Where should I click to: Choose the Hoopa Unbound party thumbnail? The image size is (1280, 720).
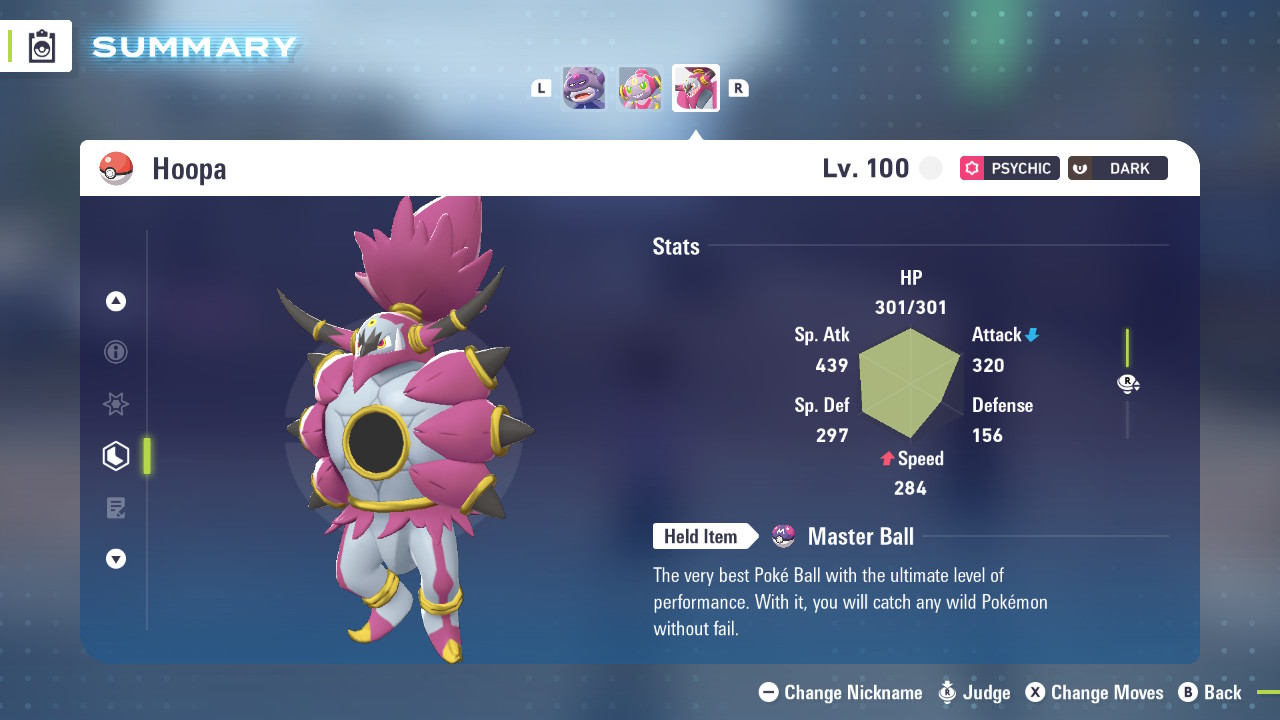[696, 88]
